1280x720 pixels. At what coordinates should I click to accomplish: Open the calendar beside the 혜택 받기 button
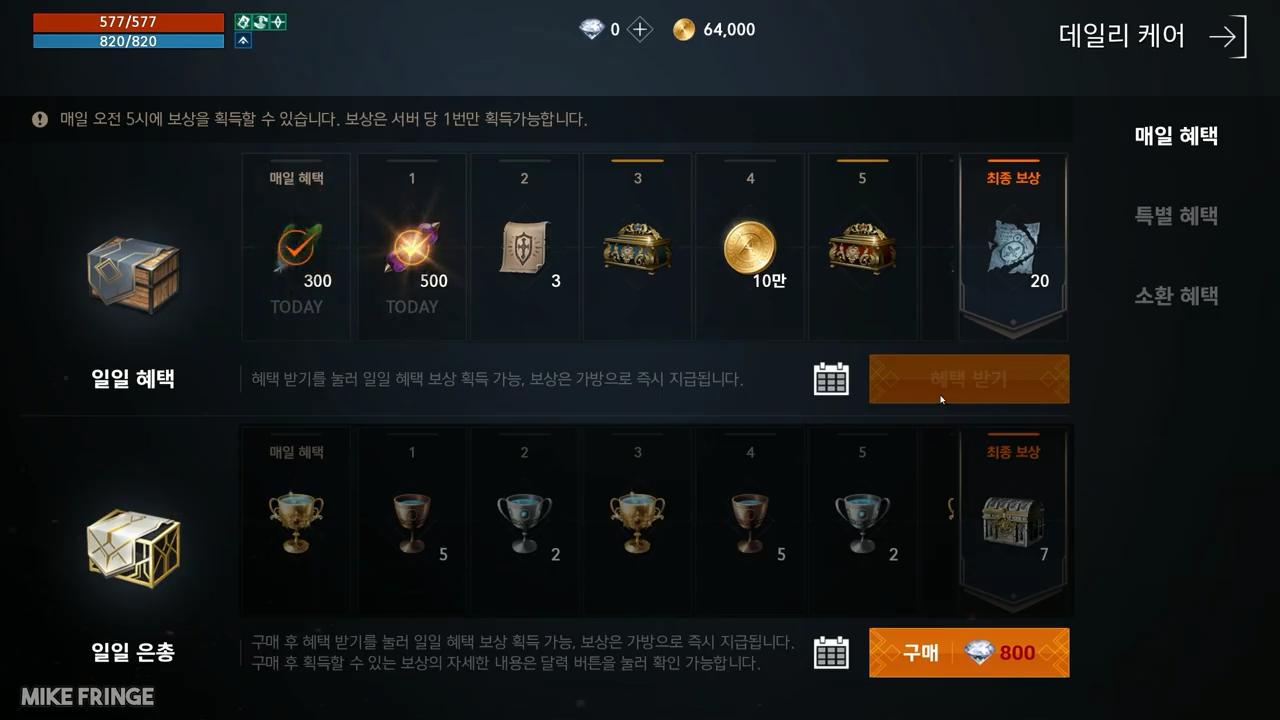click(831, 379)
